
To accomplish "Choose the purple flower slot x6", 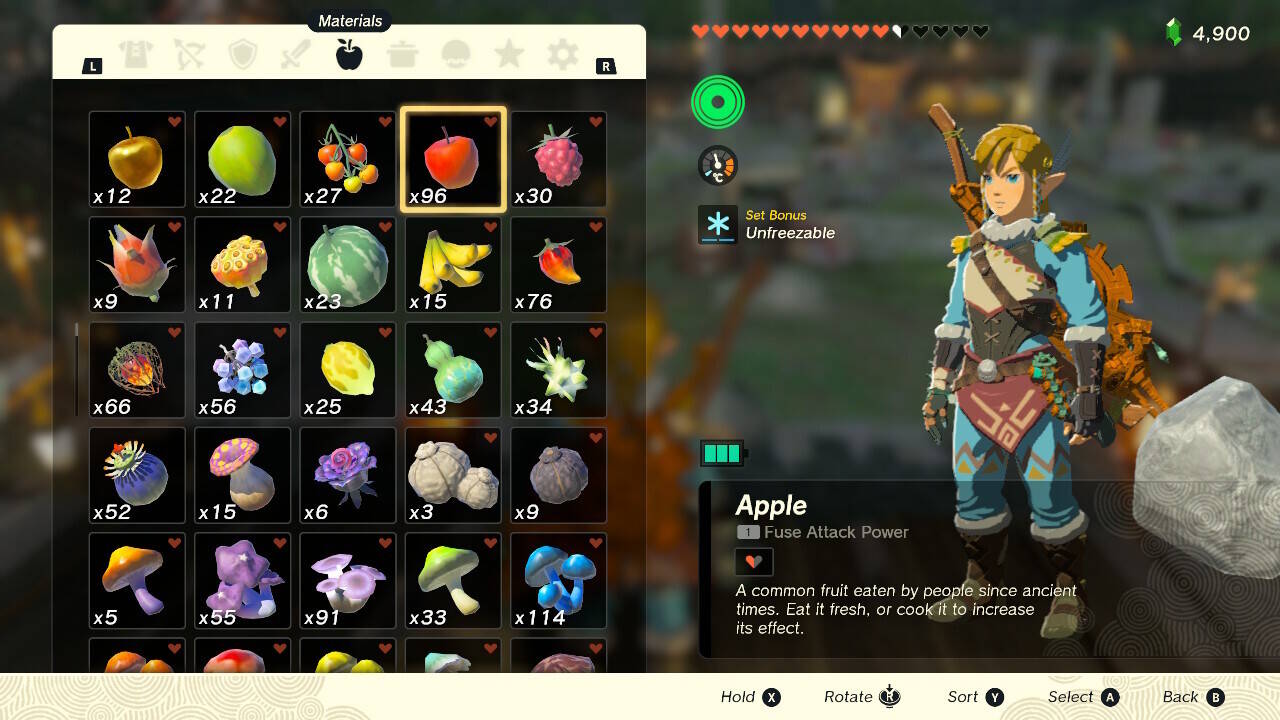I will pos(347,476).
